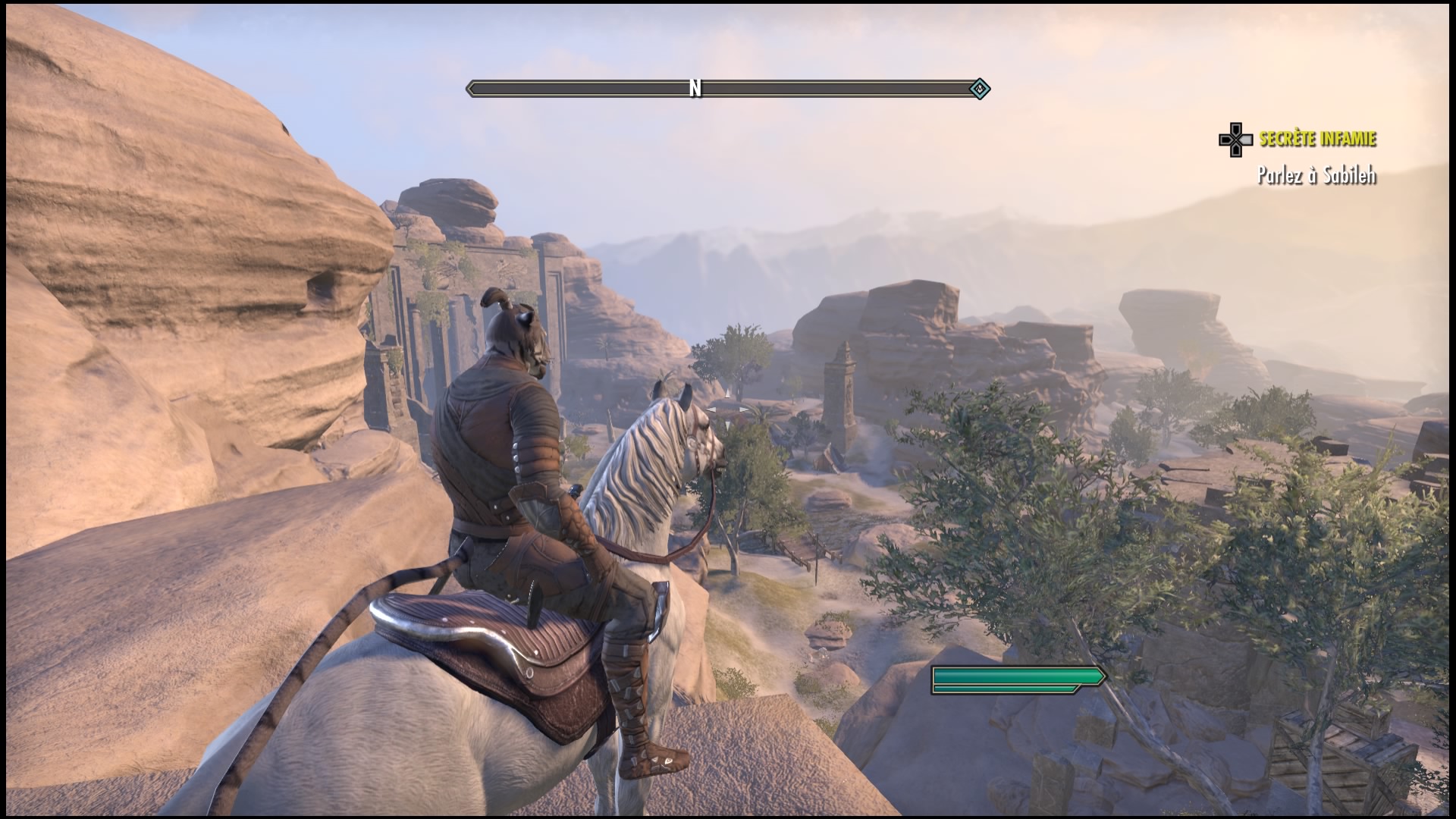Click the compass bar's north indicator

coord(695,89)
